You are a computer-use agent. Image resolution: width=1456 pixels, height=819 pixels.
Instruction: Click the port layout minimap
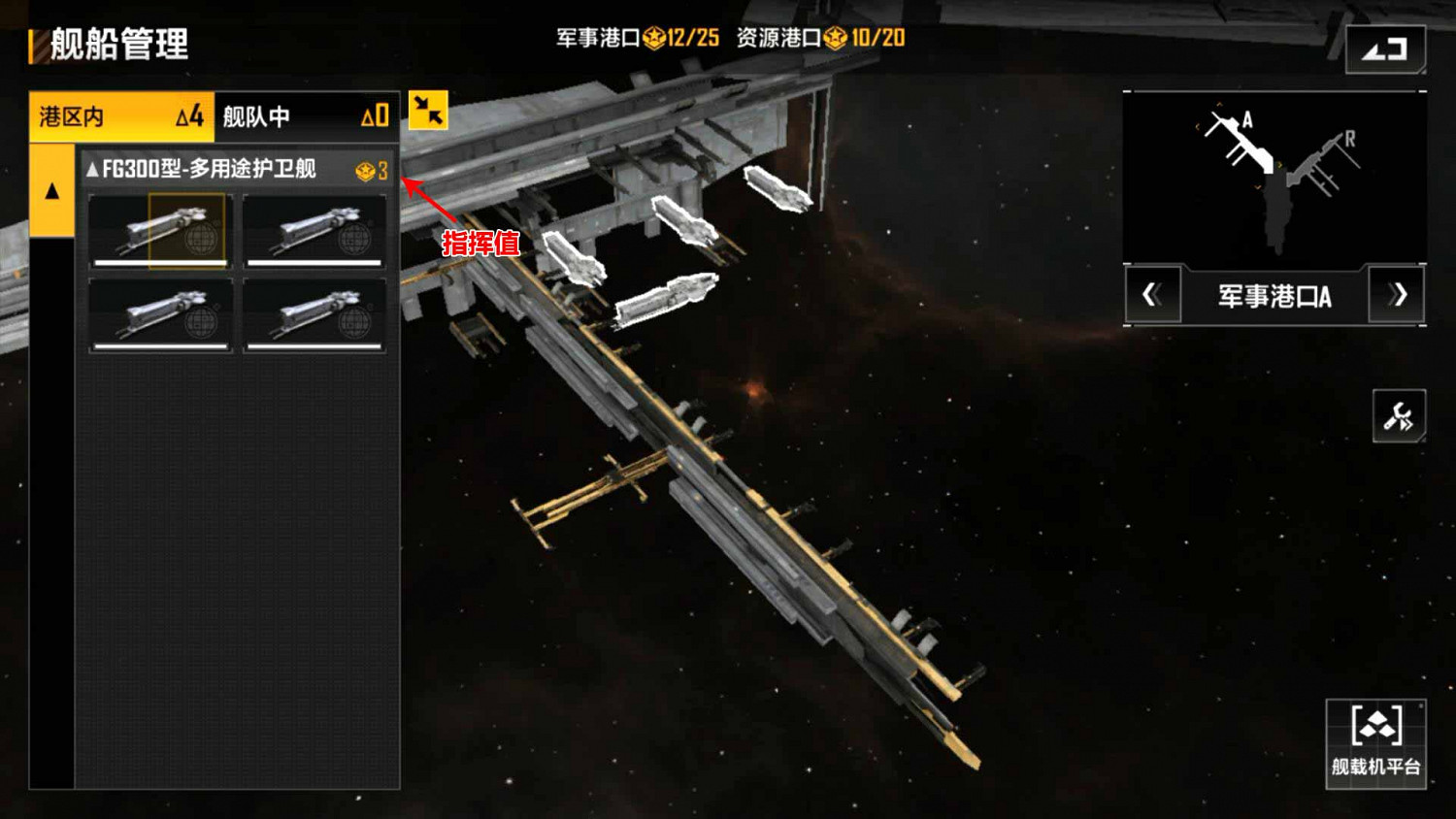[1274, 178]
